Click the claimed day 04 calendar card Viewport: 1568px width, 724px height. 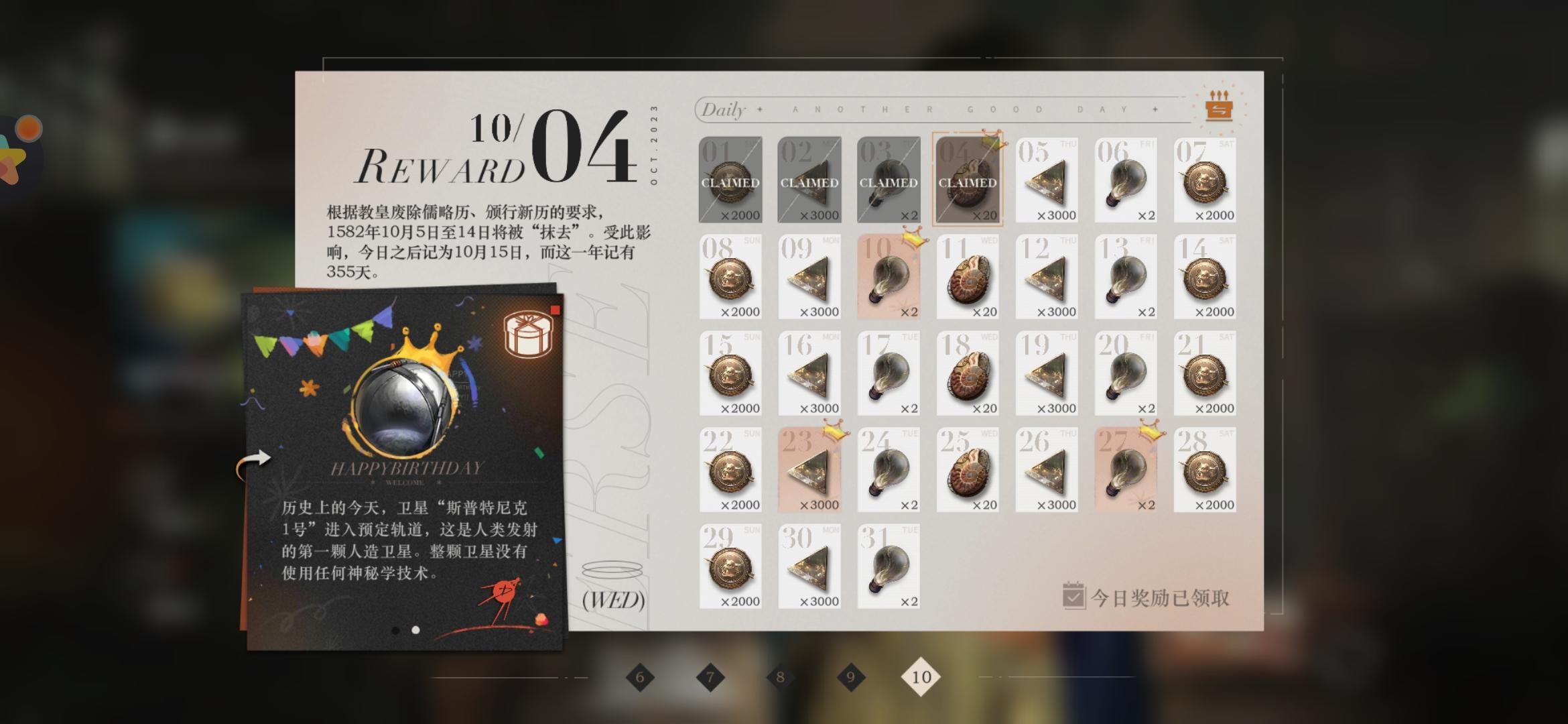tap(967, 180)
